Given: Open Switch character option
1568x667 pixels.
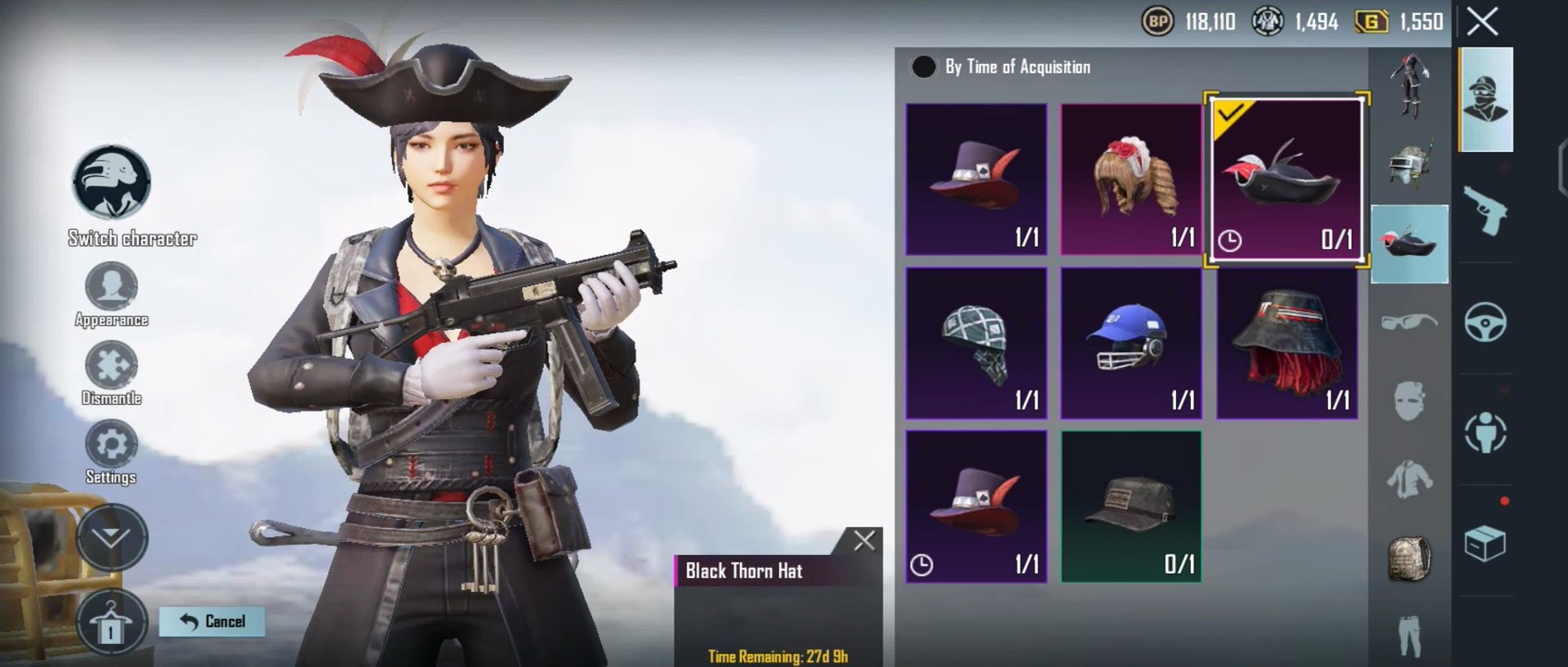Looking at the screenshot, I should [112, 182].
